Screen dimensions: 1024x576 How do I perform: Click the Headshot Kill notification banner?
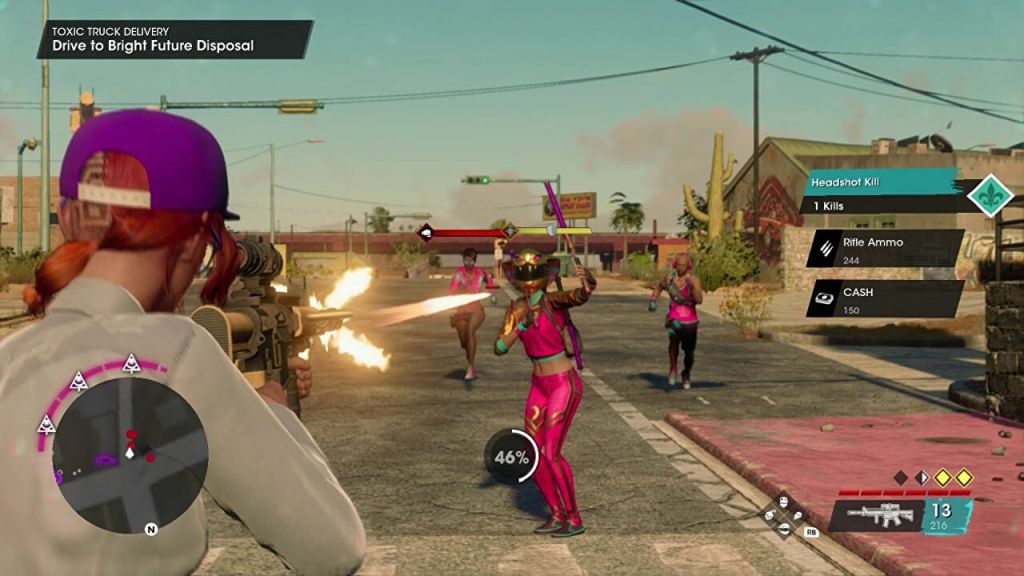tap(880, 182)
